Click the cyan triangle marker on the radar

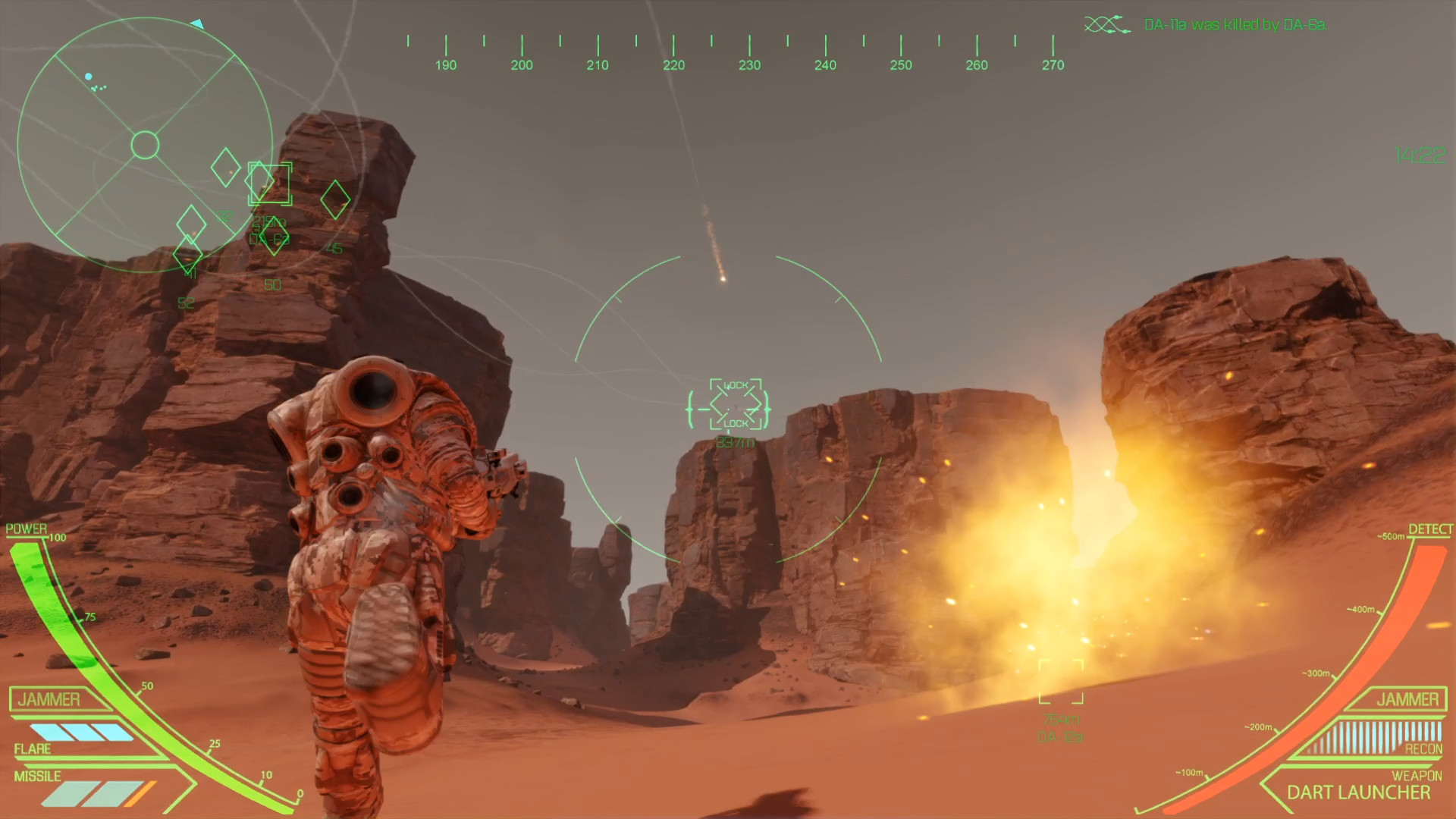(x=198, y=24)
